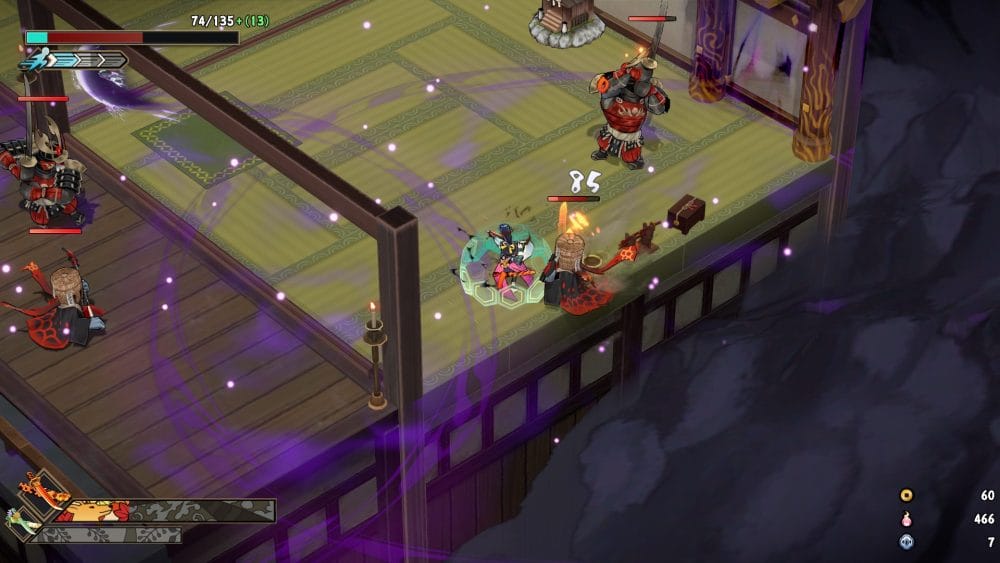Select the green dagger secondary weapon slot

(x=22, y=520)
